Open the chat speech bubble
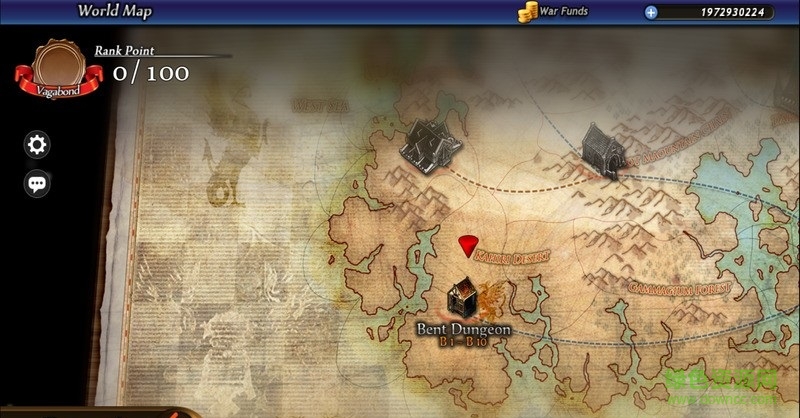Screen dimensions: 800x418 (x=37, y=184)
